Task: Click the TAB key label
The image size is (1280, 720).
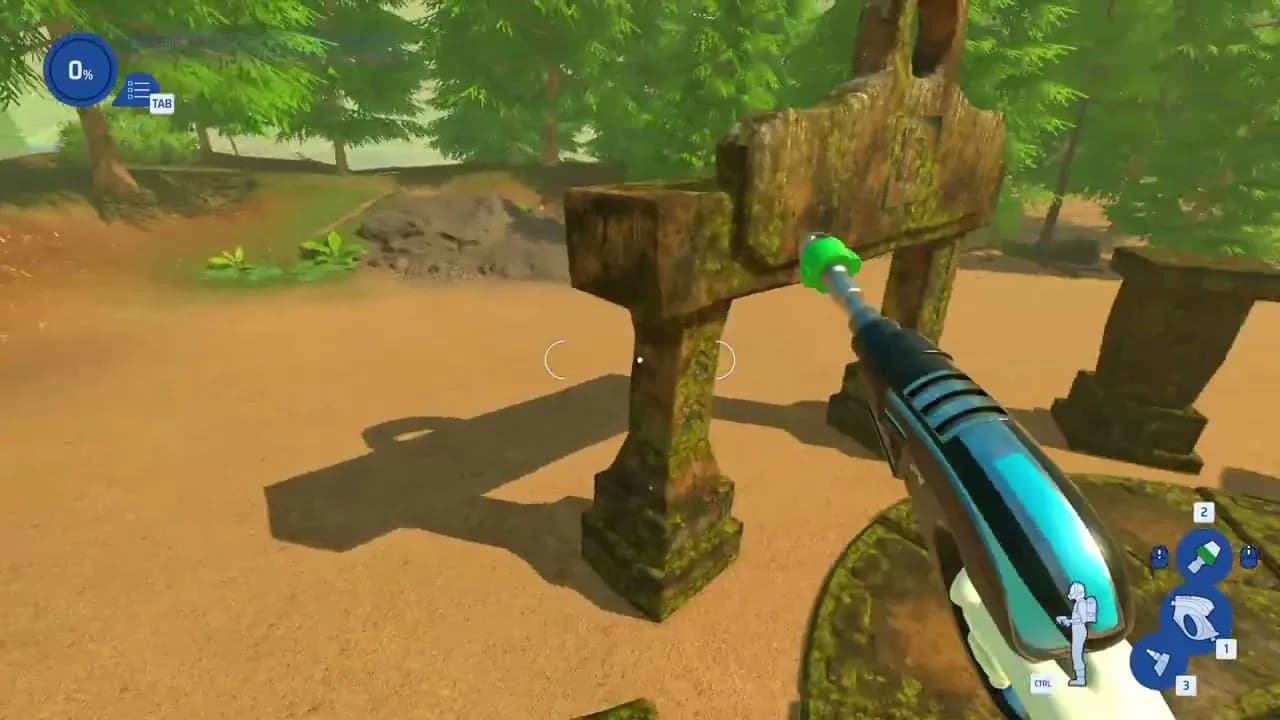Action: 163,102
